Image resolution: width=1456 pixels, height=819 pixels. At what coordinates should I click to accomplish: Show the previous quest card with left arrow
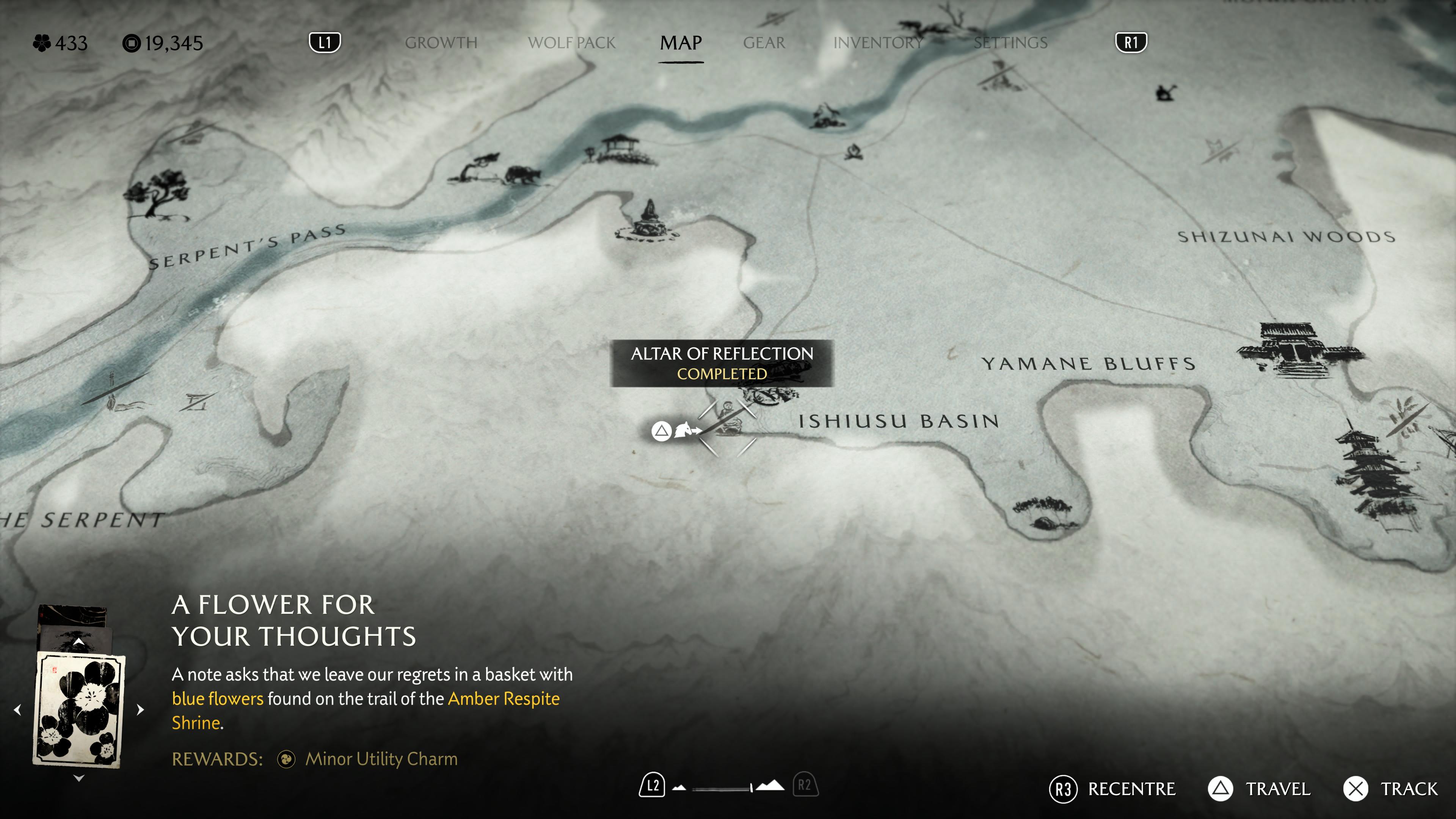point(17,709)
